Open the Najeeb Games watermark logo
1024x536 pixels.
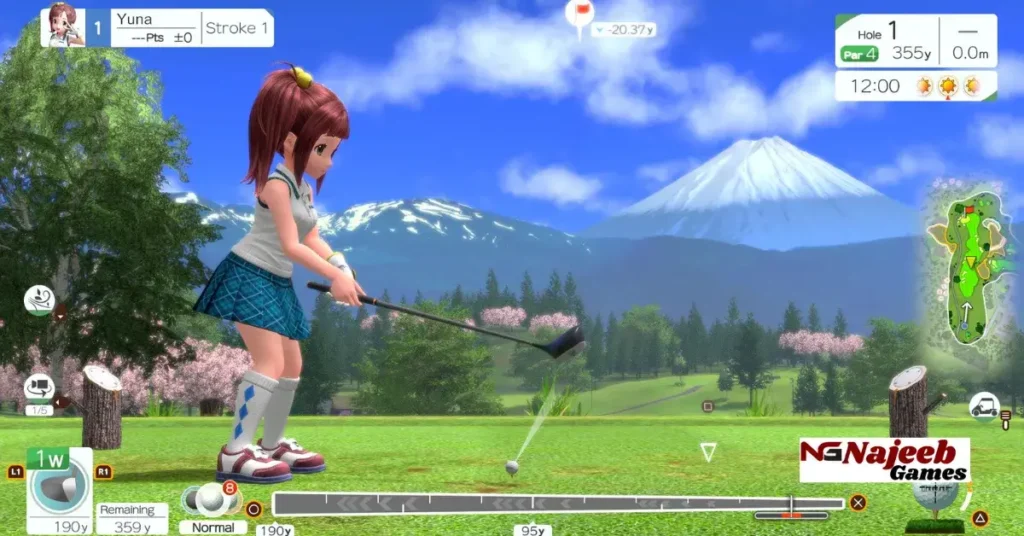point(884,460)
